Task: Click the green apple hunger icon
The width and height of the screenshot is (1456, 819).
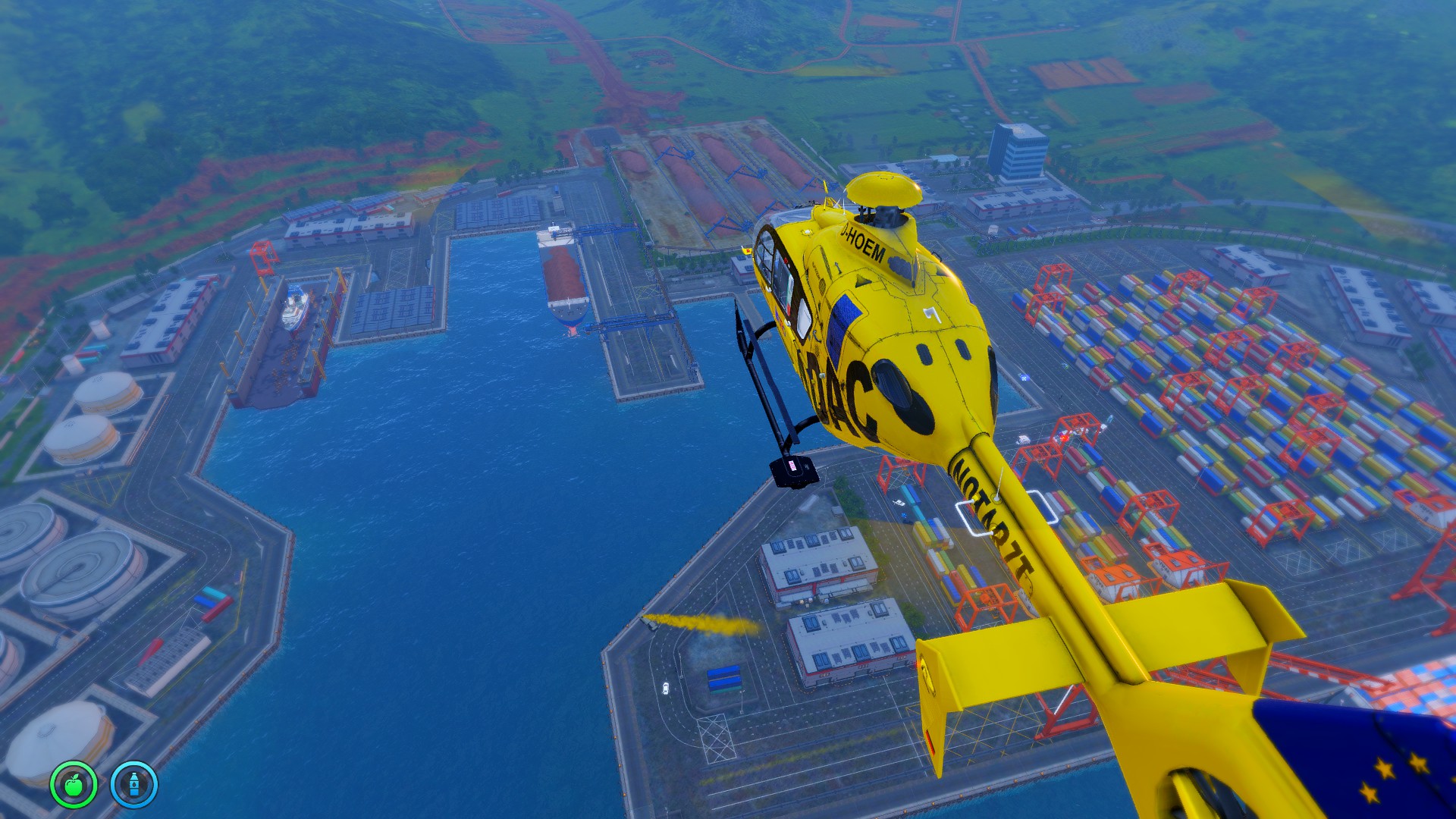Action: point(74,784)
